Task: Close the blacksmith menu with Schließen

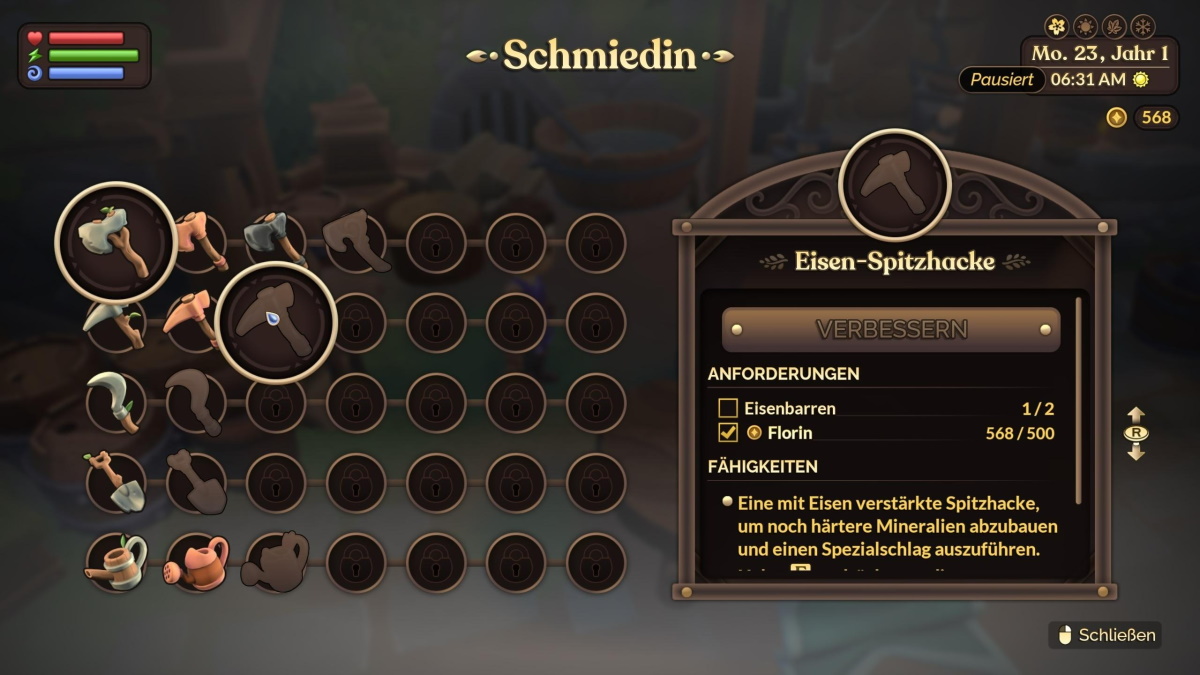Action: point(1105,635)
